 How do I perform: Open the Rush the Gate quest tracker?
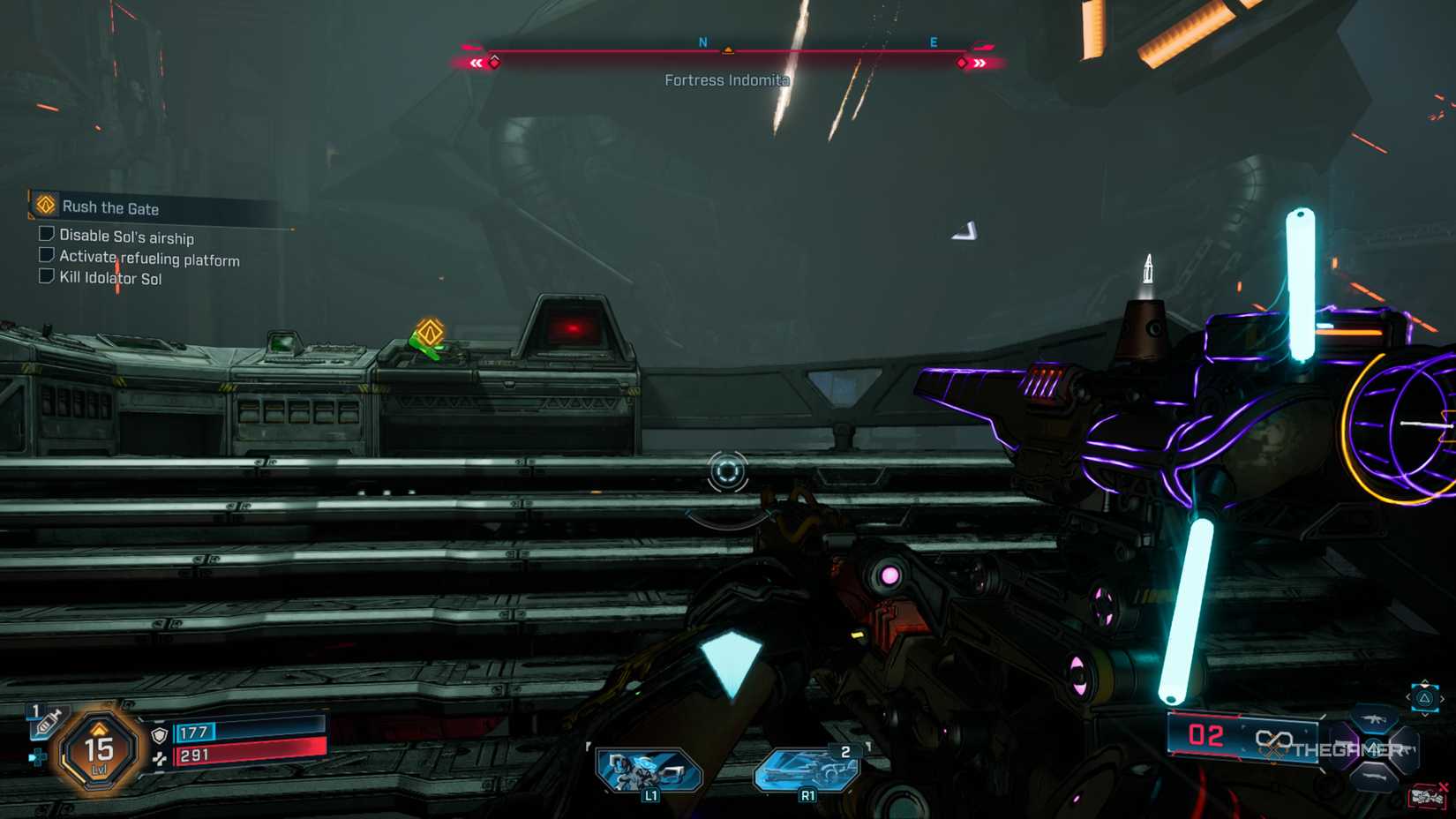[110, 208]
